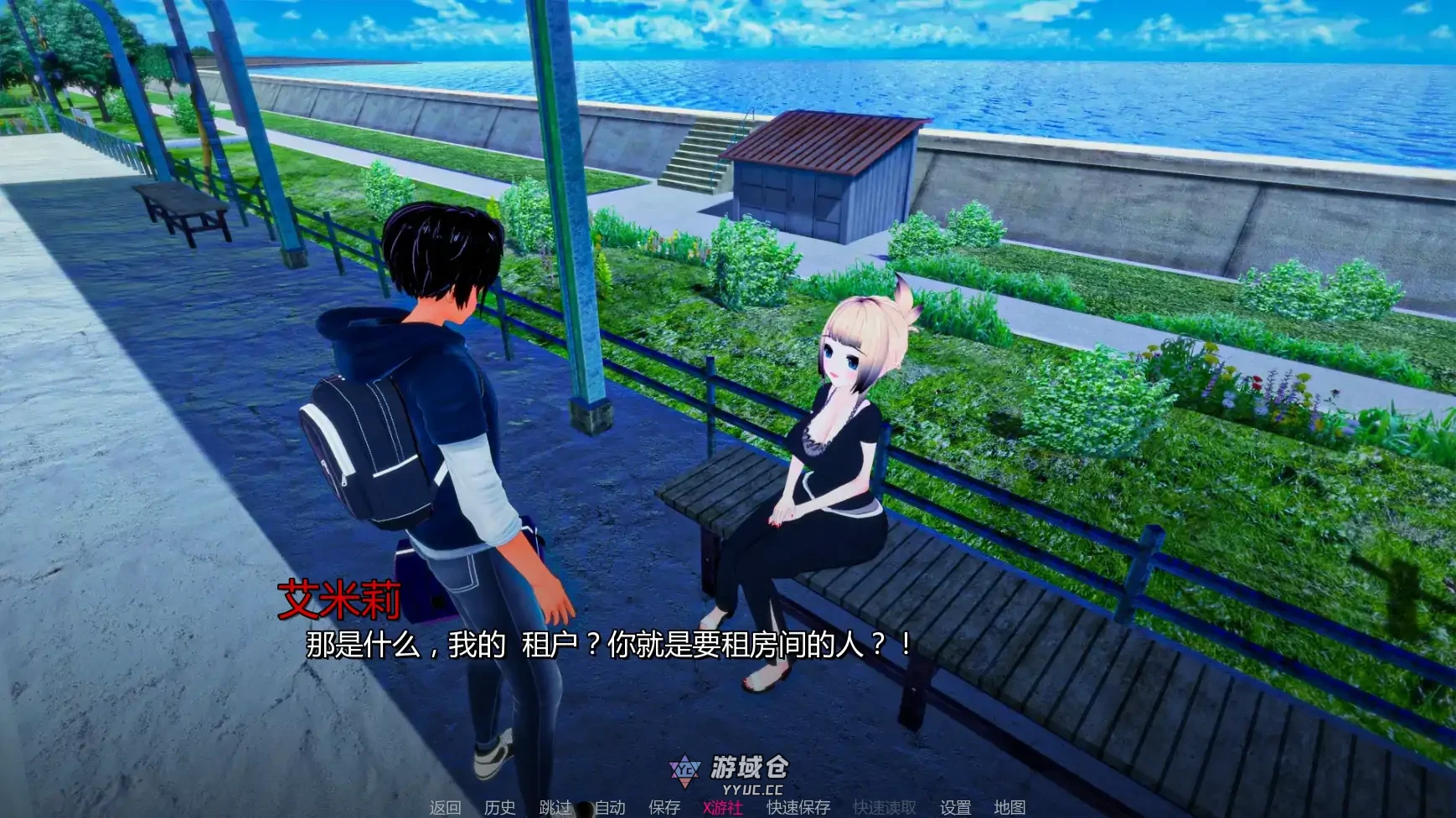Screen dimensions: 1456x818
Task: Enable 自动 (Auto) play mode
Action: 612,806
